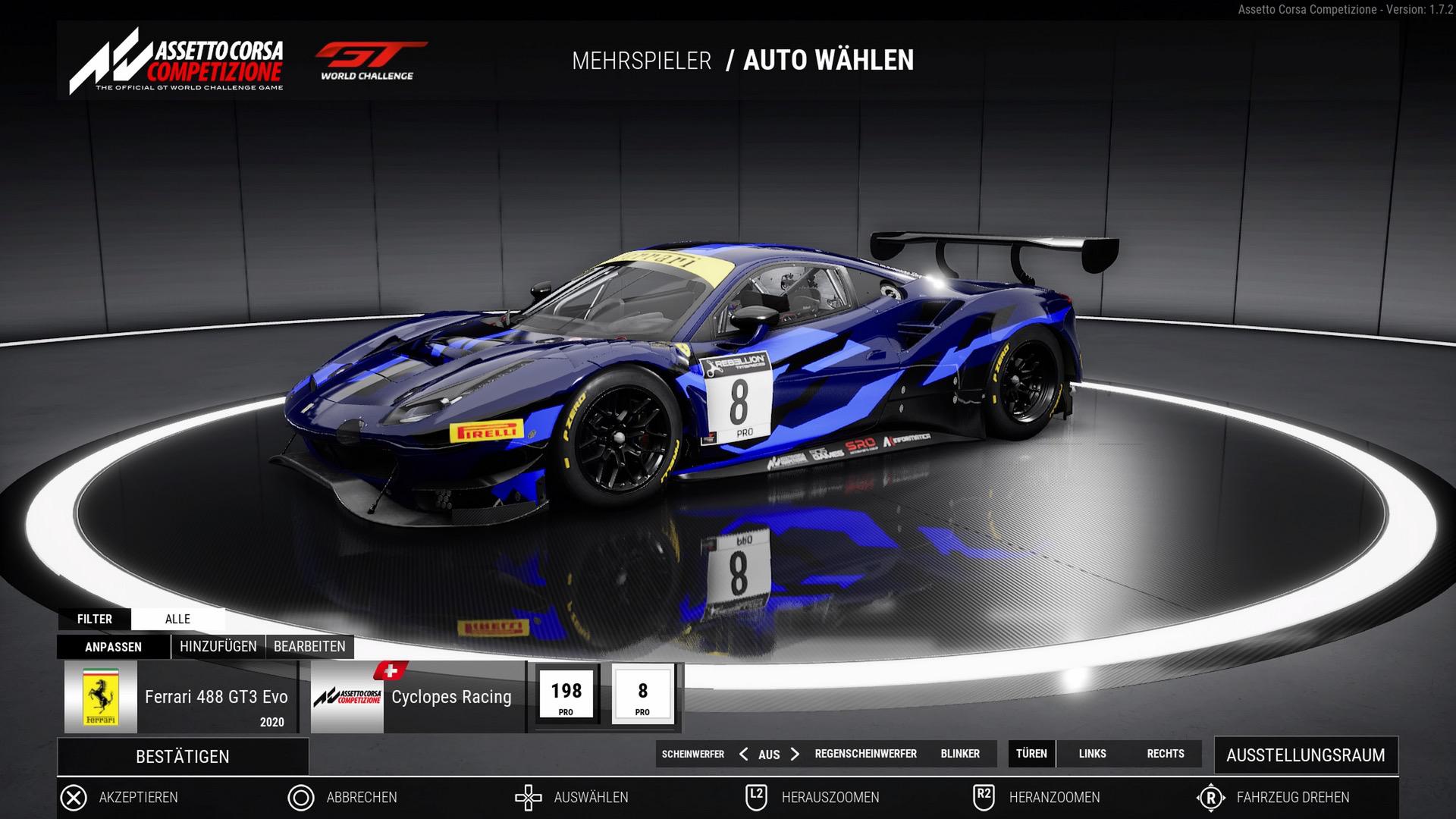Select the Ferrari 488 GT3 Evo car tile

[180, 697]
